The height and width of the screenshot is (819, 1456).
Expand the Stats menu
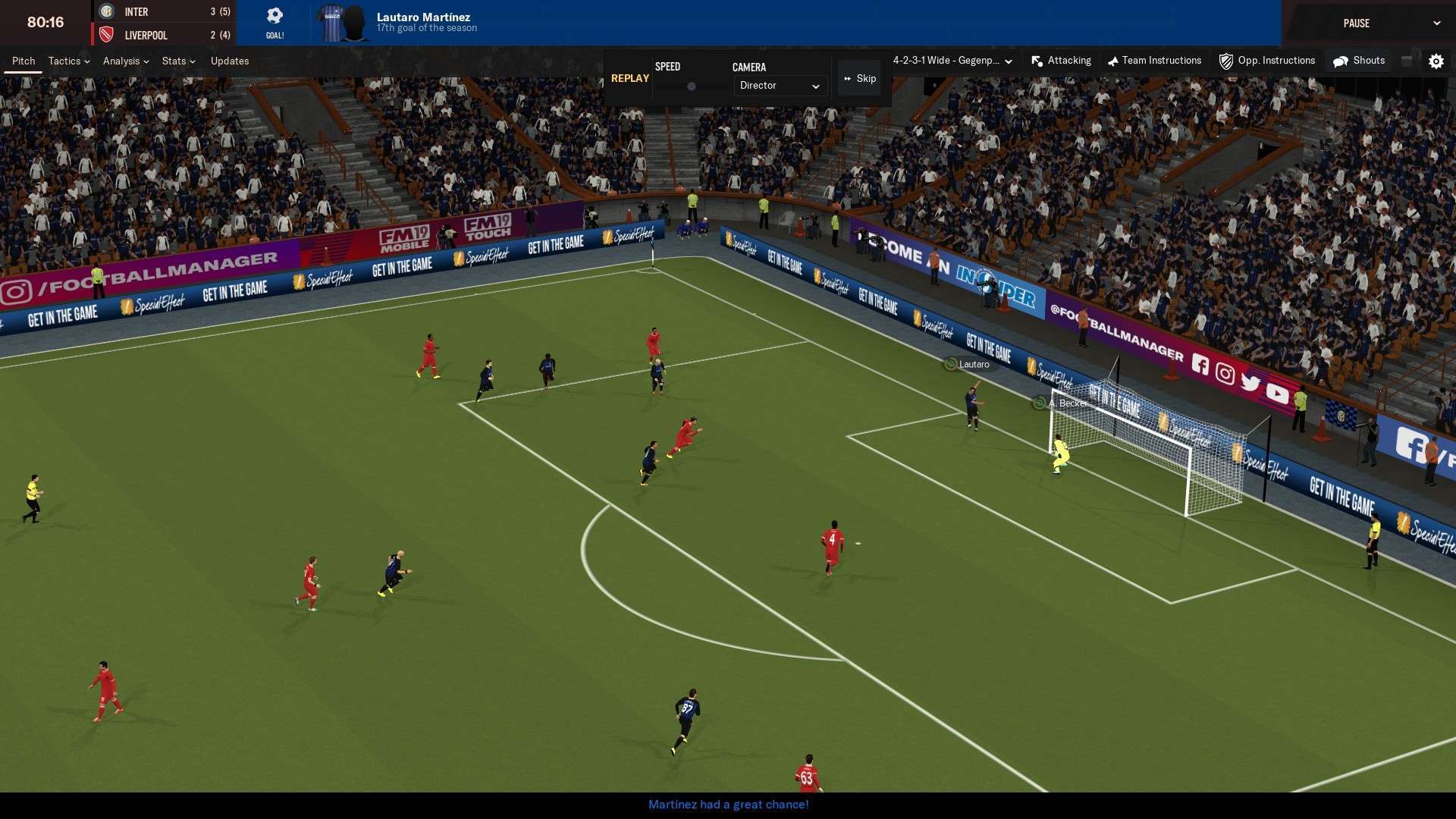tap(178, 61)
